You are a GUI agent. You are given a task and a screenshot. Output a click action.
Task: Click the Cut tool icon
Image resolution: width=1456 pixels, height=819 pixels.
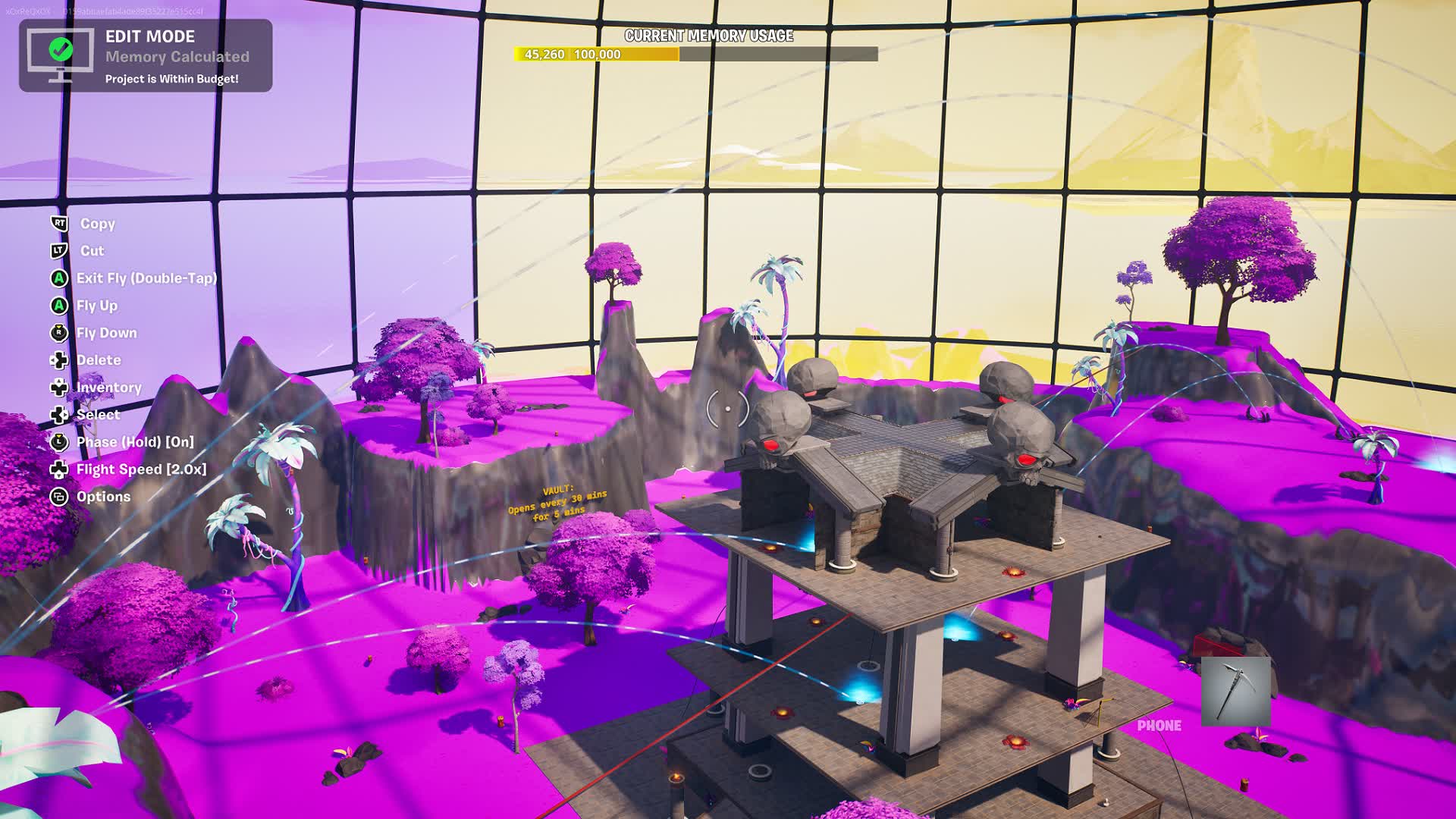59,251
